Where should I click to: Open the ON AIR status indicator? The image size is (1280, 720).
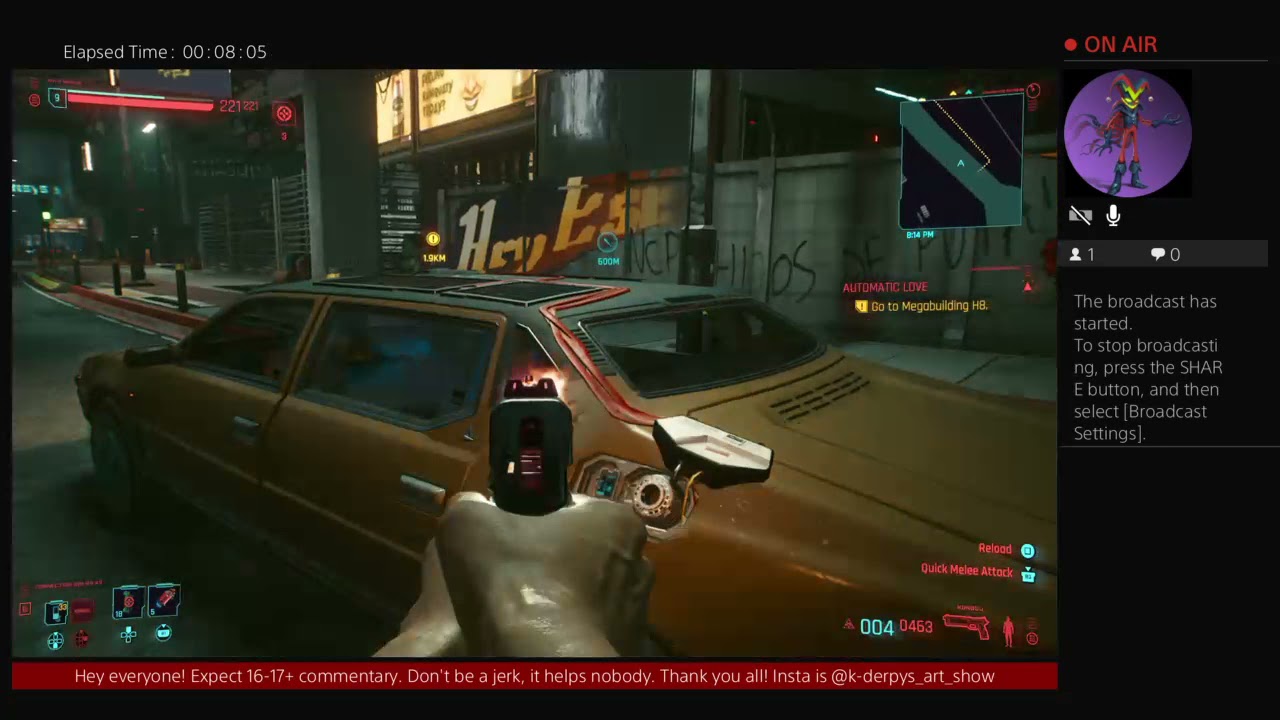click(1110, 44)
